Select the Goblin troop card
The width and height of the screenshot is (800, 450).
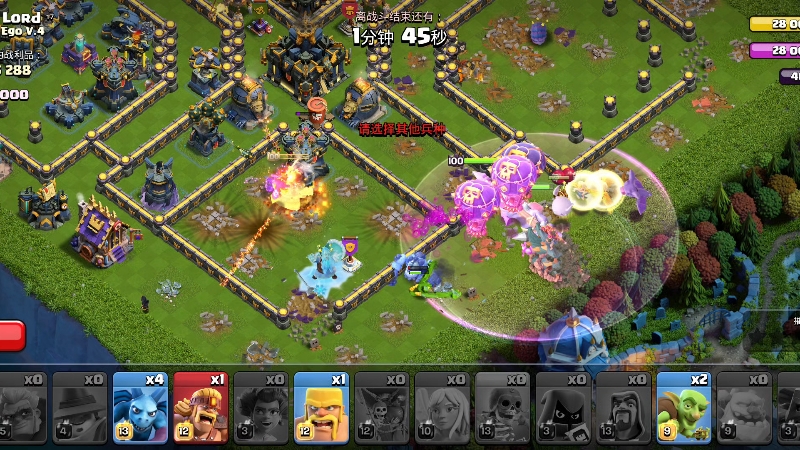pos(684,407)
